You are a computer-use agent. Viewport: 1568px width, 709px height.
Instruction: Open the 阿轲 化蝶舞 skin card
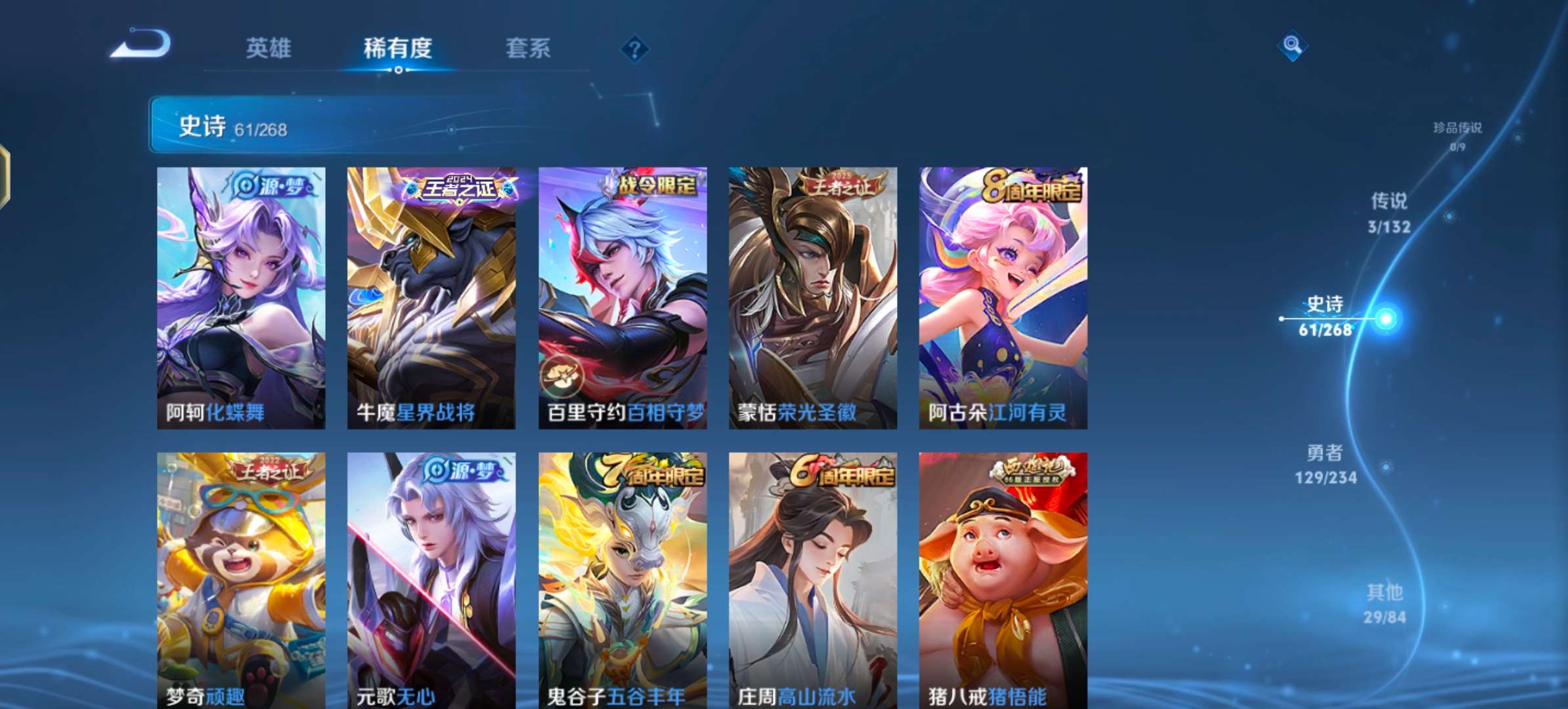pos(241,295)
